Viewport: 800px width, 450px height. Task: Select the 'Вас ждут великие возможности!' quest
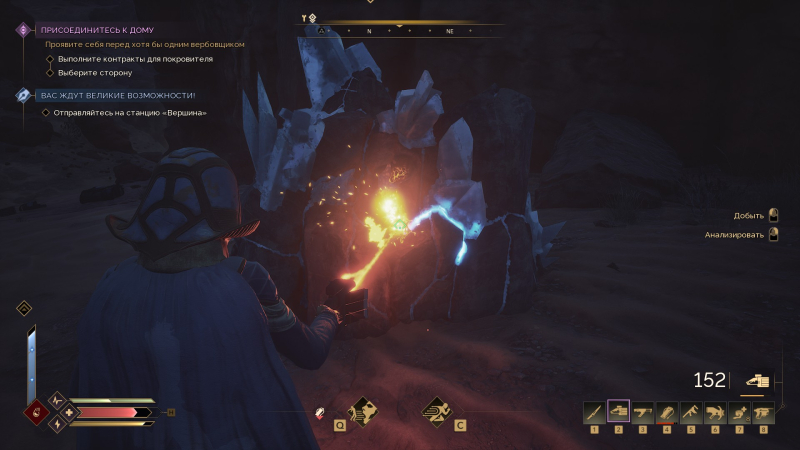(x=117, y=95)
